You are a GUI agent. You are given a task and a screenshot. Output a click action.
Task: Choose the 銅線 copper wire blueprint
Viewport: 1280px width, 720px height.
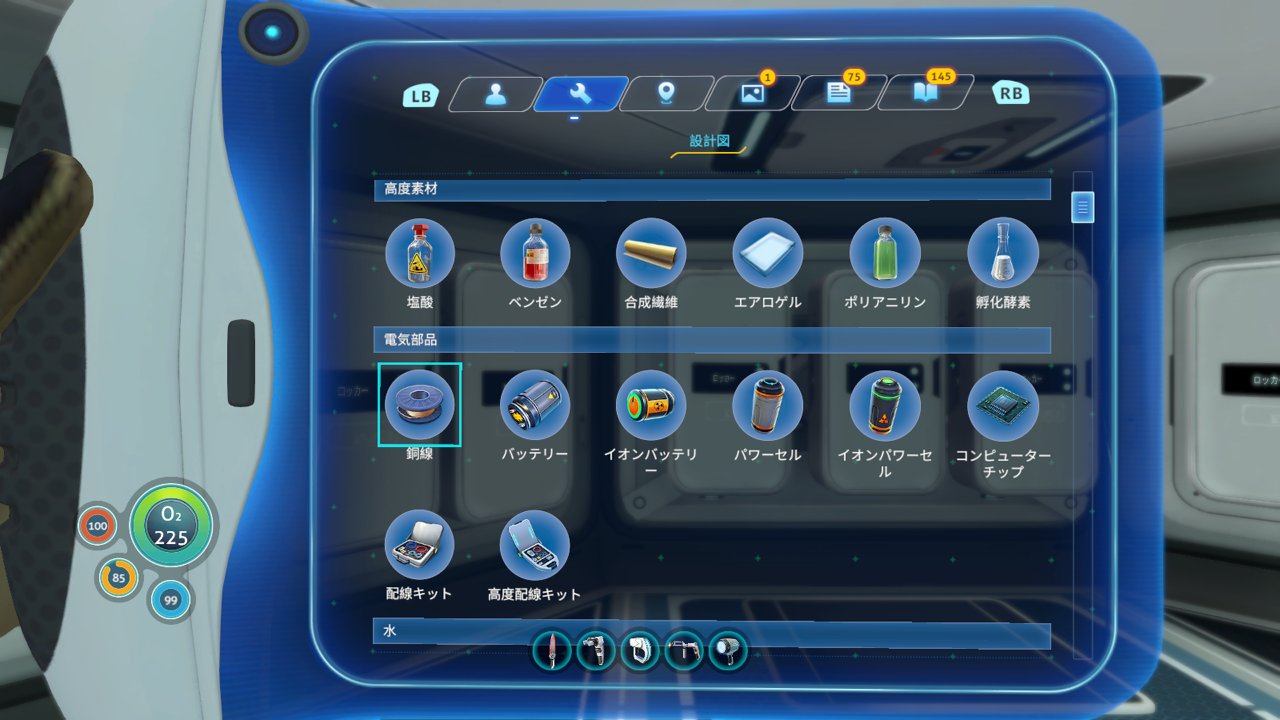point(419,405)
